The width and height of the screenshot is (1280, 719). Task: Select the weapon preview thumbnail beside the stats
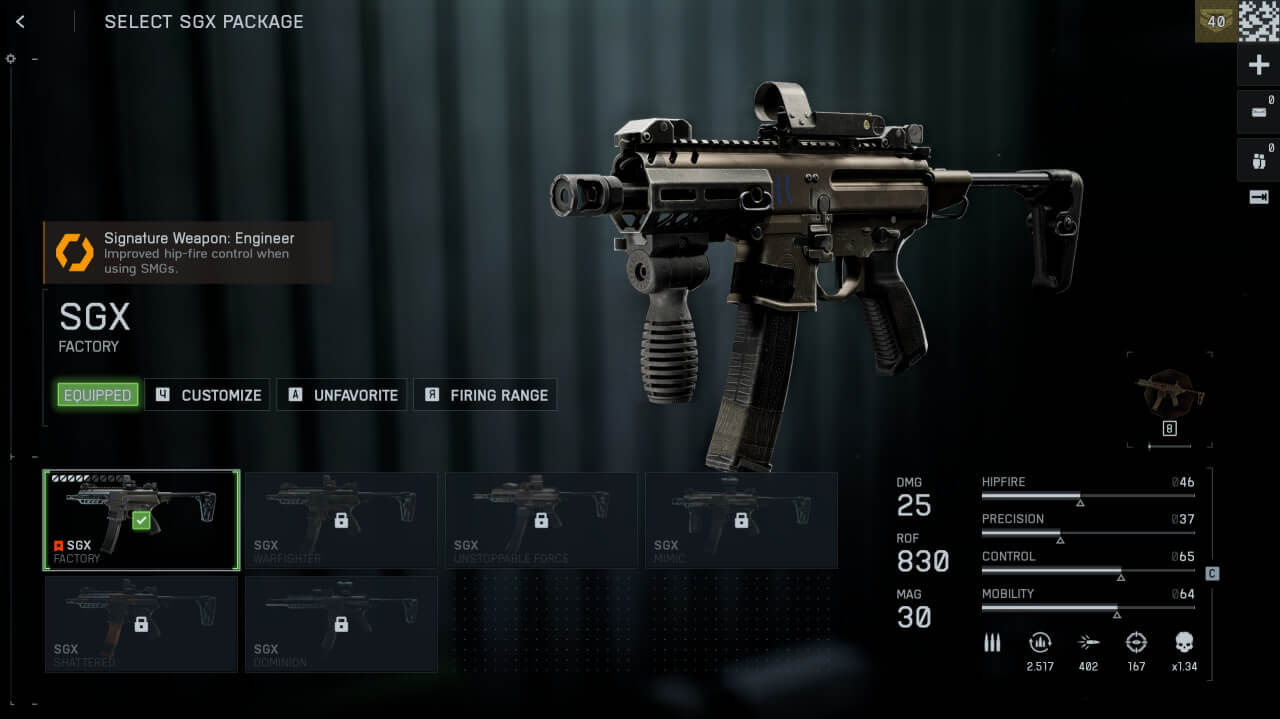(1169, 392)
